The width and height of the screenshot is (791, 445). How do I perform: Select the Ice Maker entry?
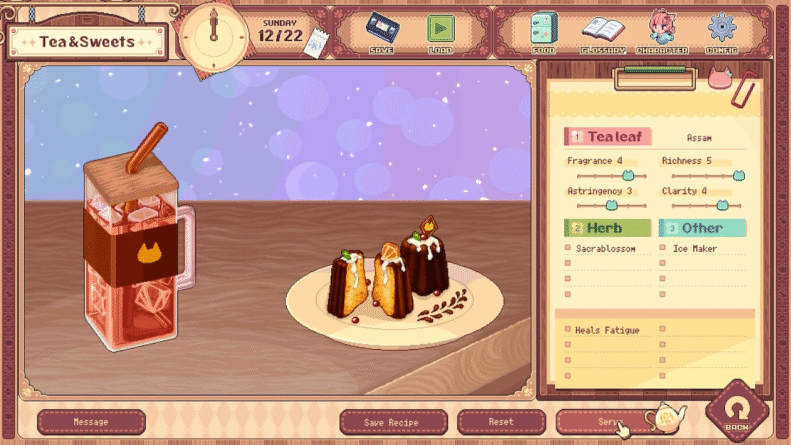695,249
